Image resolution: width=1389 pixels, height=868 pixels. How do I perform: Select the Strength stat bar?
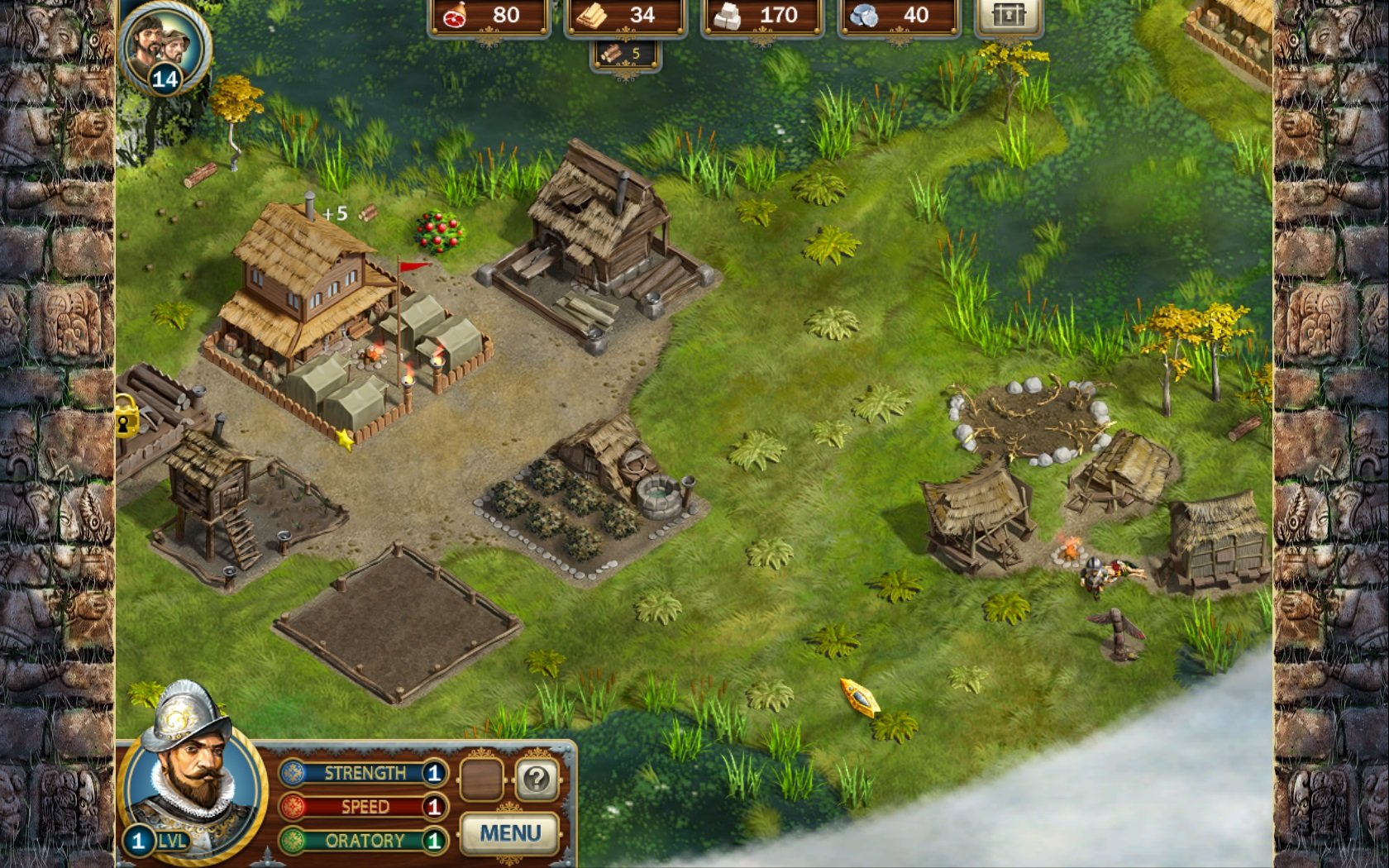[363, 773]
